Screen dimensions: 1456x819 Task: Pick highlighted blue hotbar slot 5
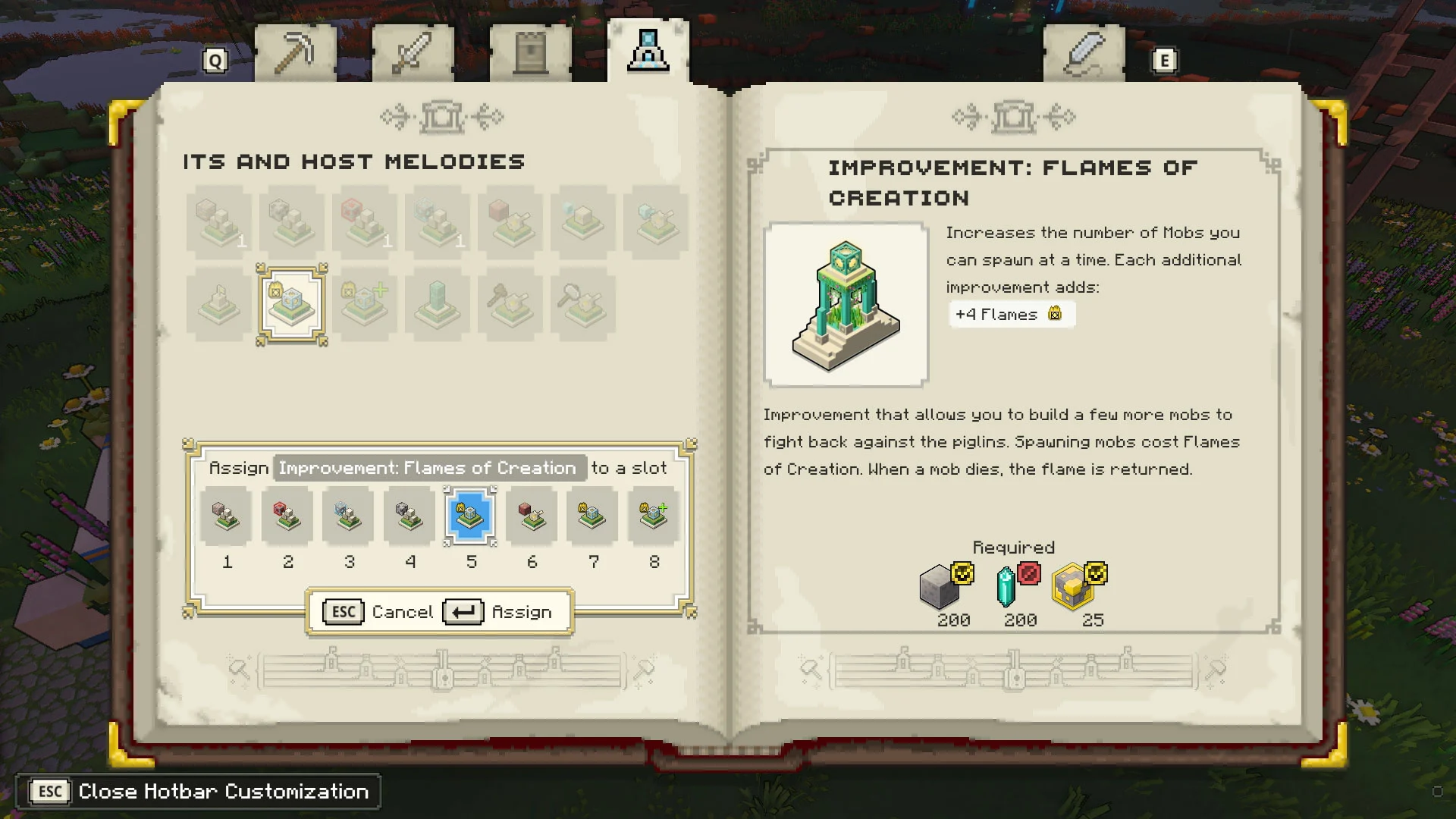(x=470, y=517)
